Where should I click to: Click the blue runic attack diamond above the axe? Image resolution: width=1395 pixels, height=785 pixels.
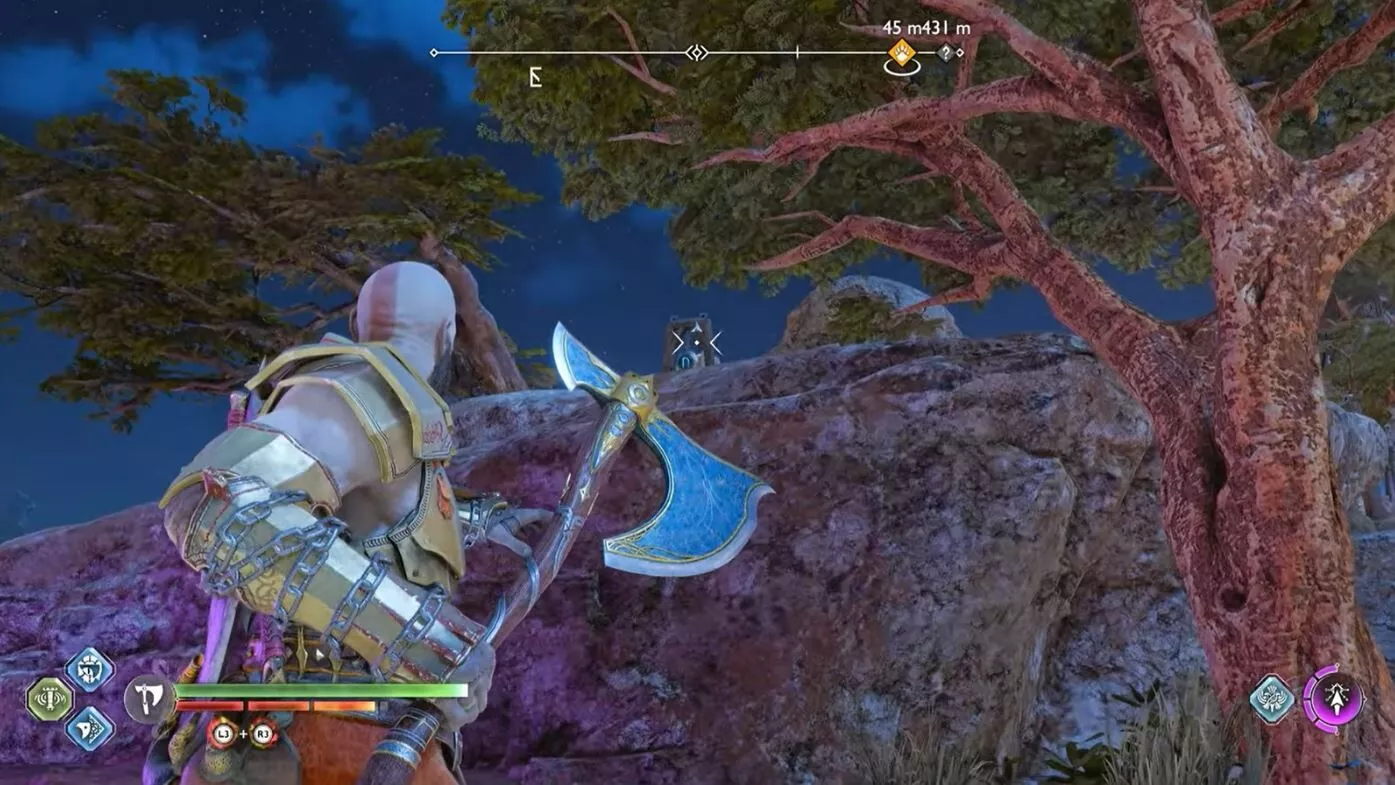[88, 671]
